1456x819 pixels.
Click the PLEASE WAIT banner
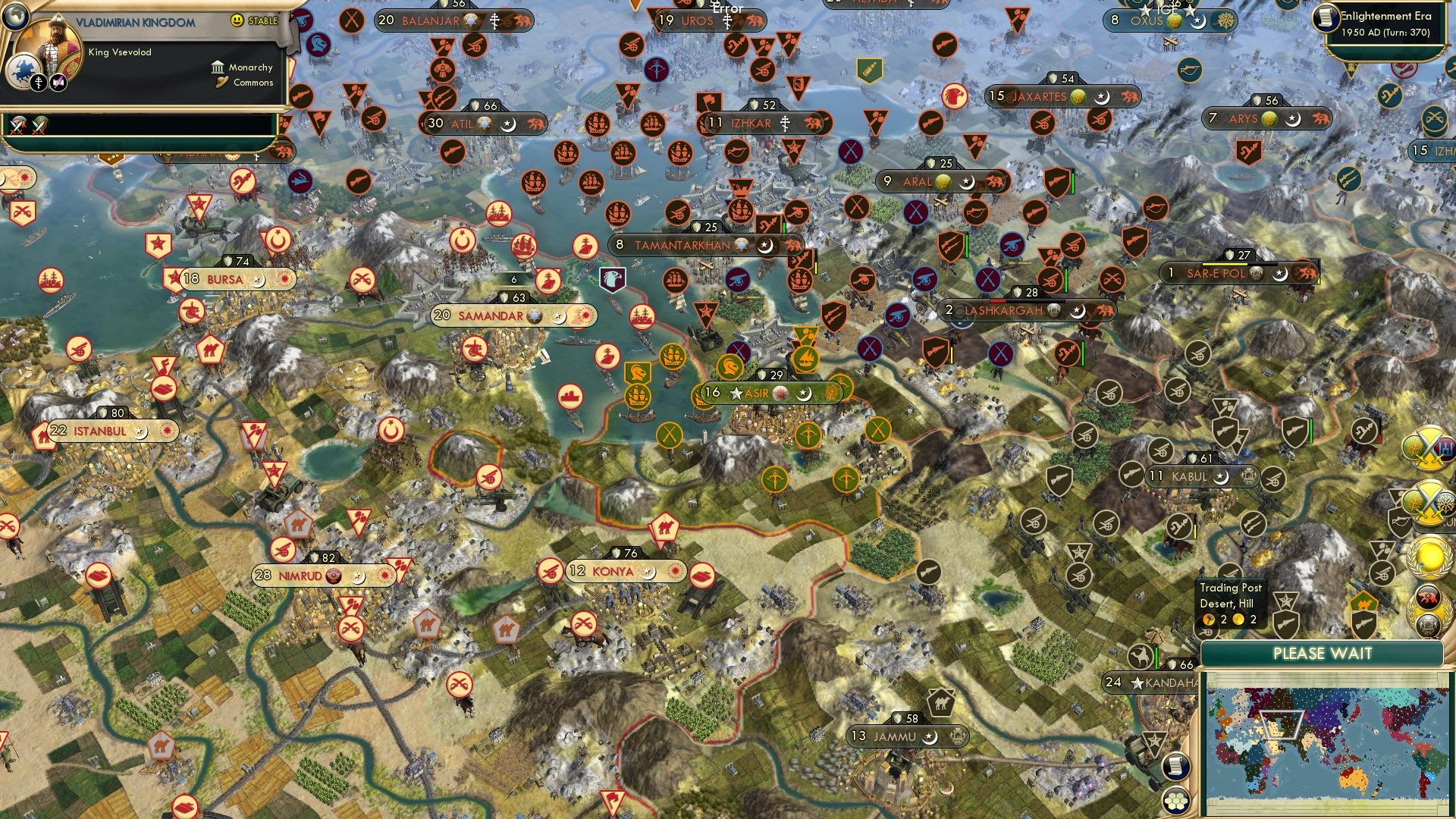coord(1323,652)
